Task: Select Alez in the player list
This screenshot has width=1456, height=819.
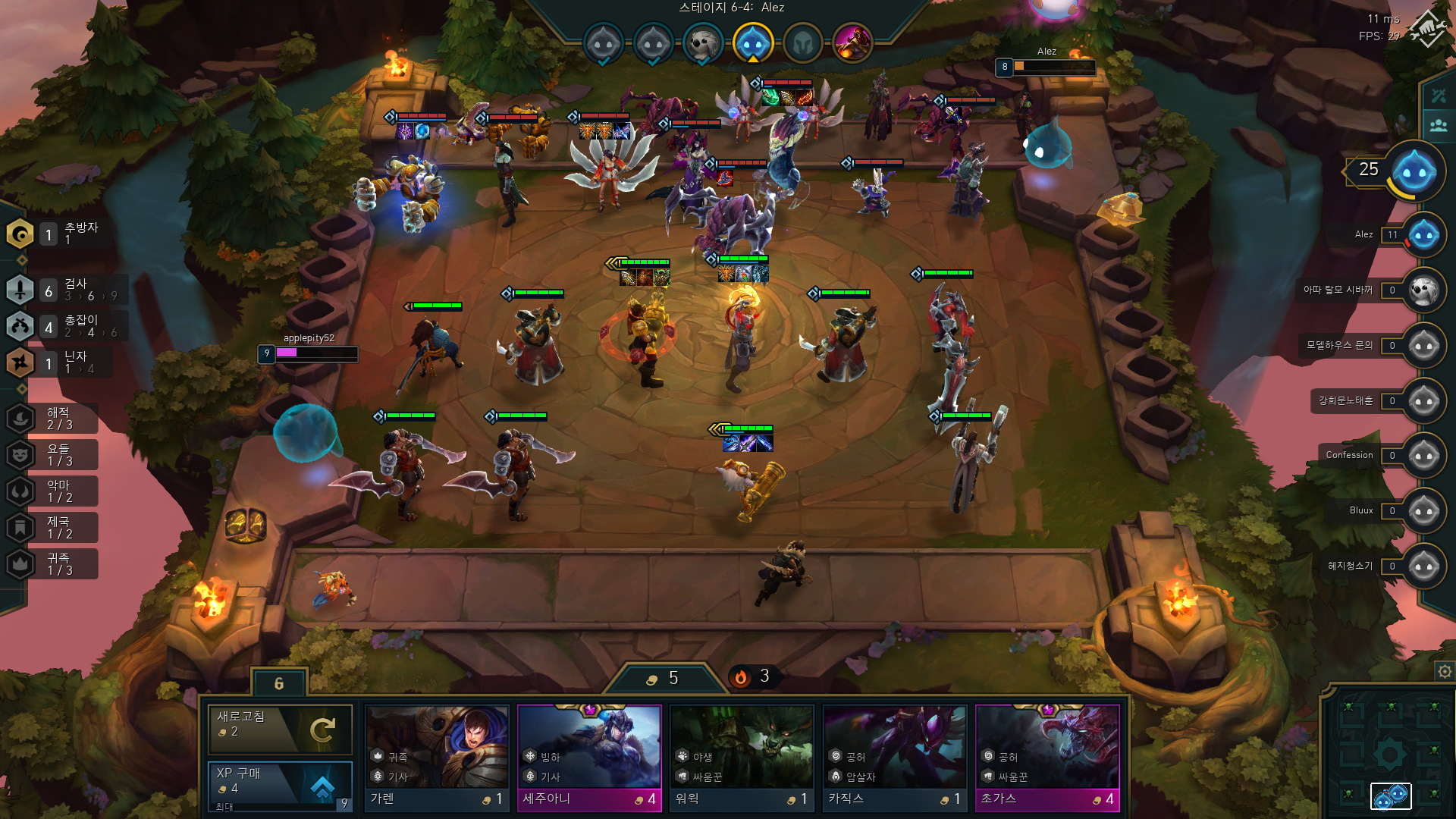Action: 1423,235
